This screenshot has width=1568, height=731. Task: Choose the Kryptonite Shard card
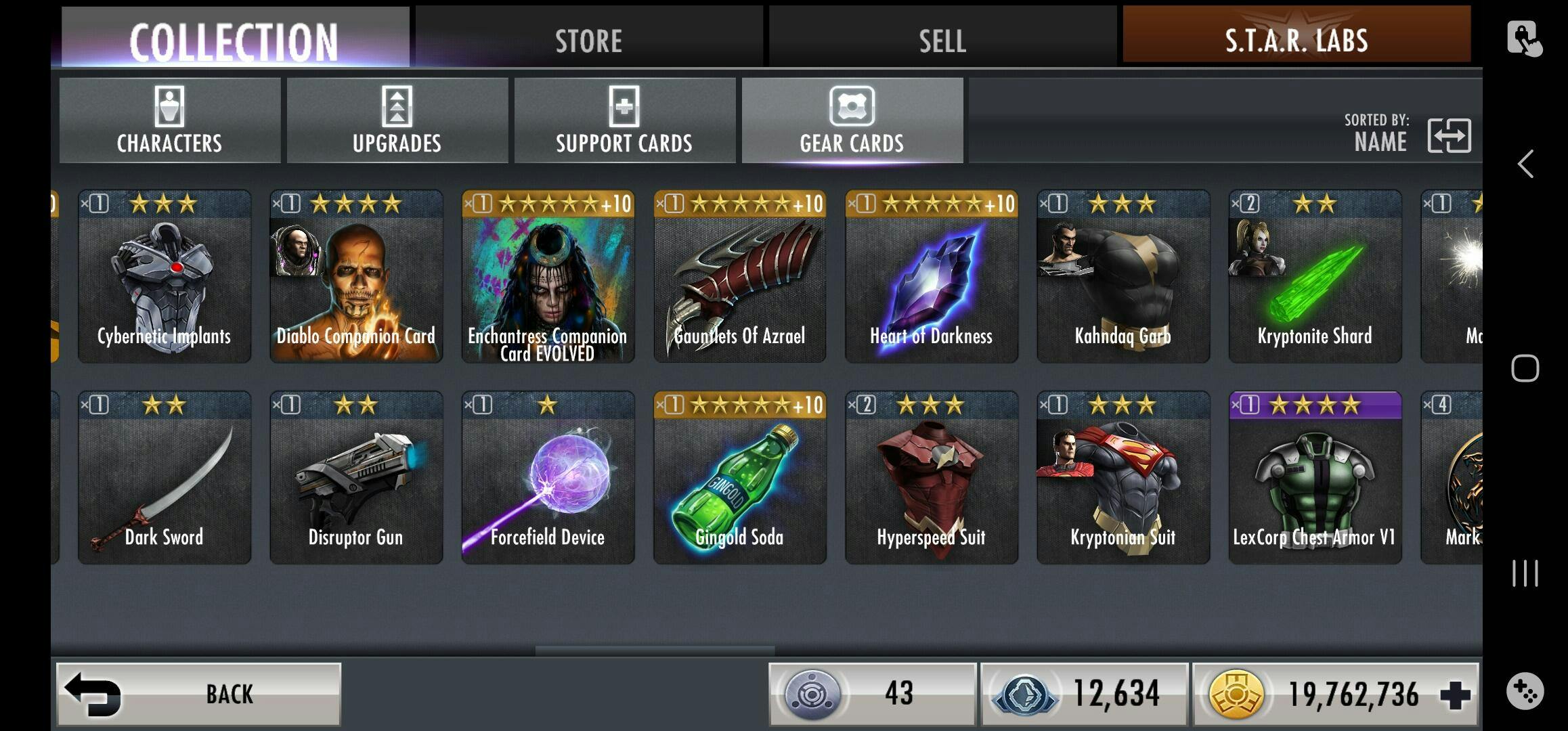pos(1315,276)
